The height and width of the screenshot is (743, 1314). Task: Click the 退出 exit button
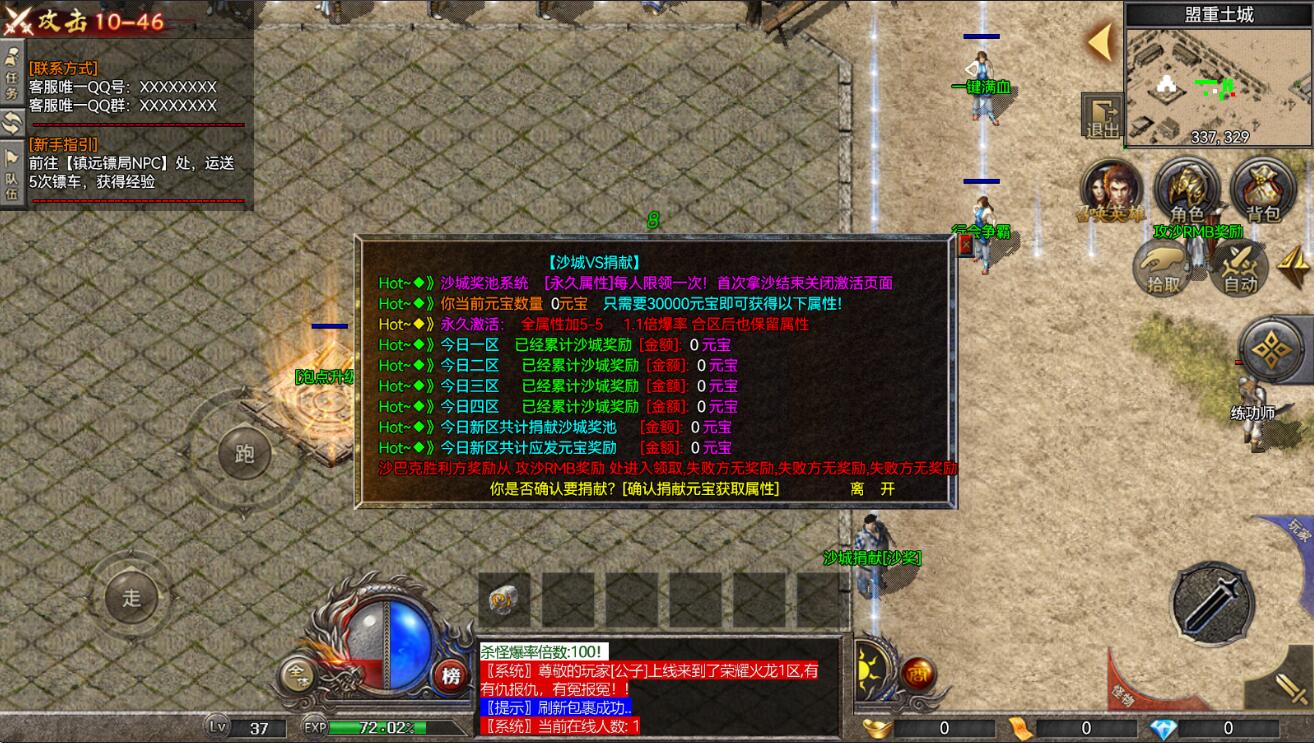click(x=1101, y=115)
